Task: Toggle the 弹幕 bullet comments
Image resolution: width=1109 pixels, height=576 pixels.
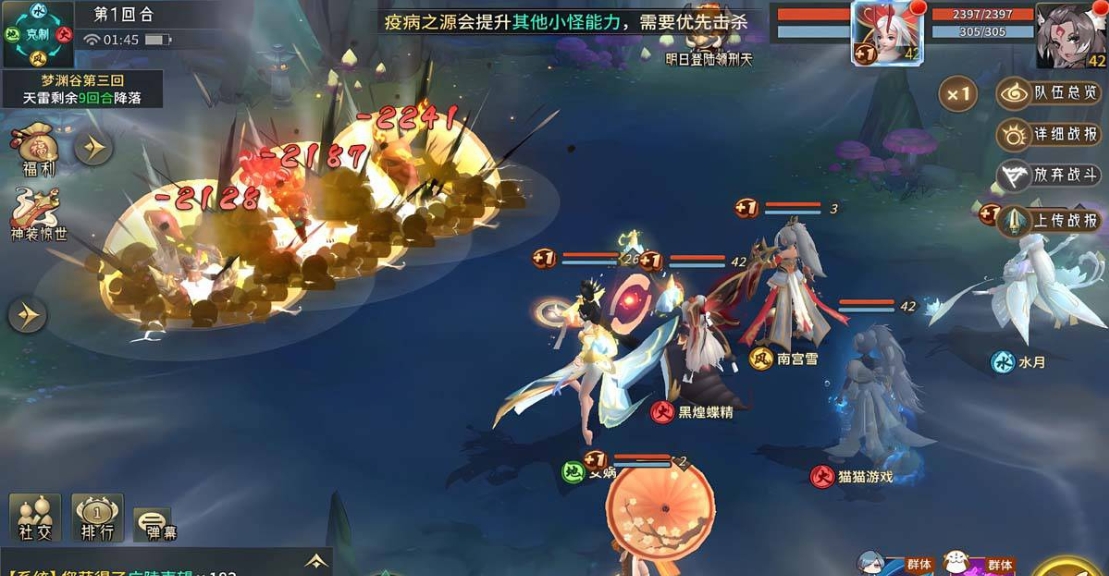Action: [152, 523]
